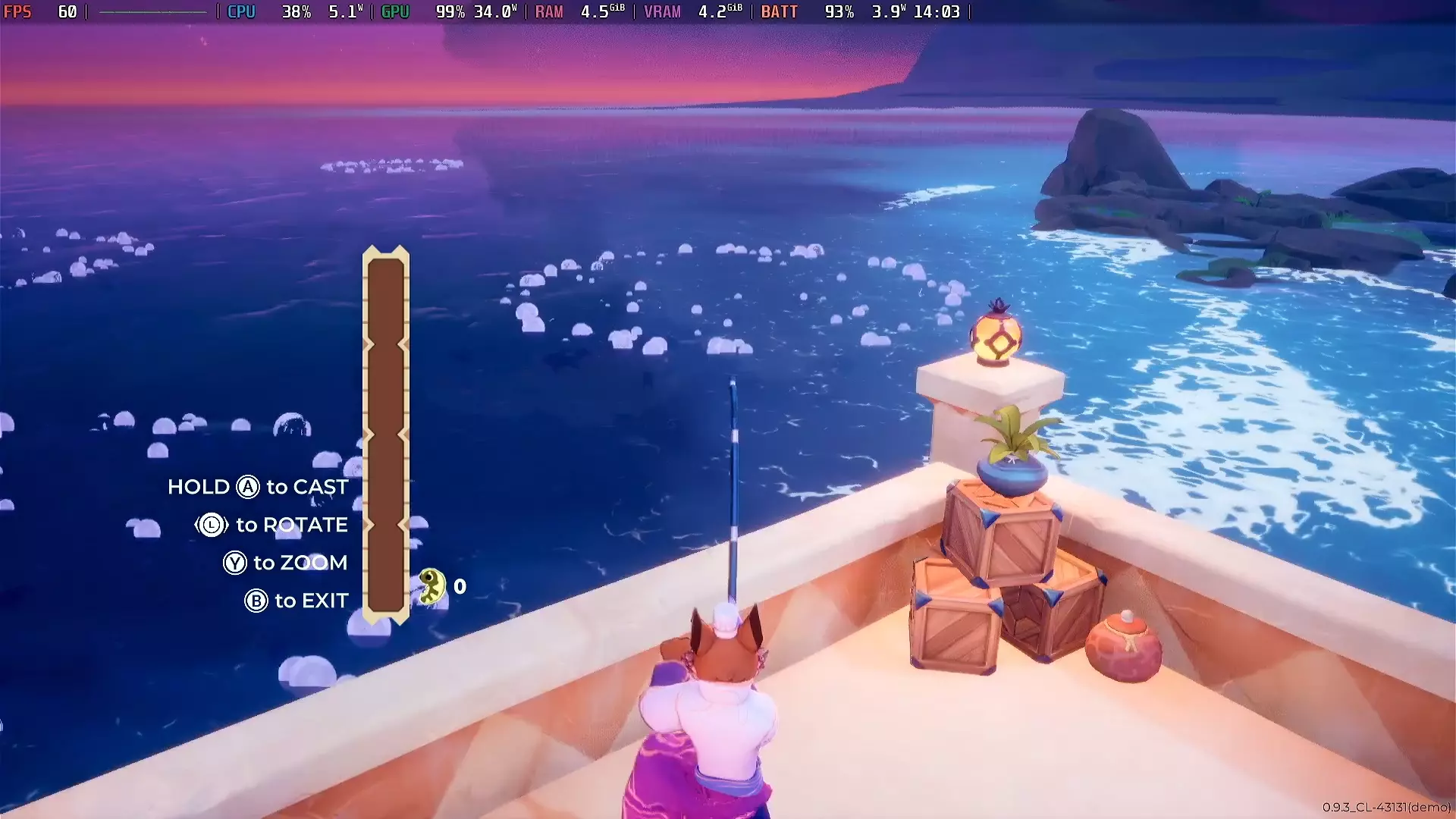Click the RAM usage readout
The image size is (1456, 819).
pos(548,11)
